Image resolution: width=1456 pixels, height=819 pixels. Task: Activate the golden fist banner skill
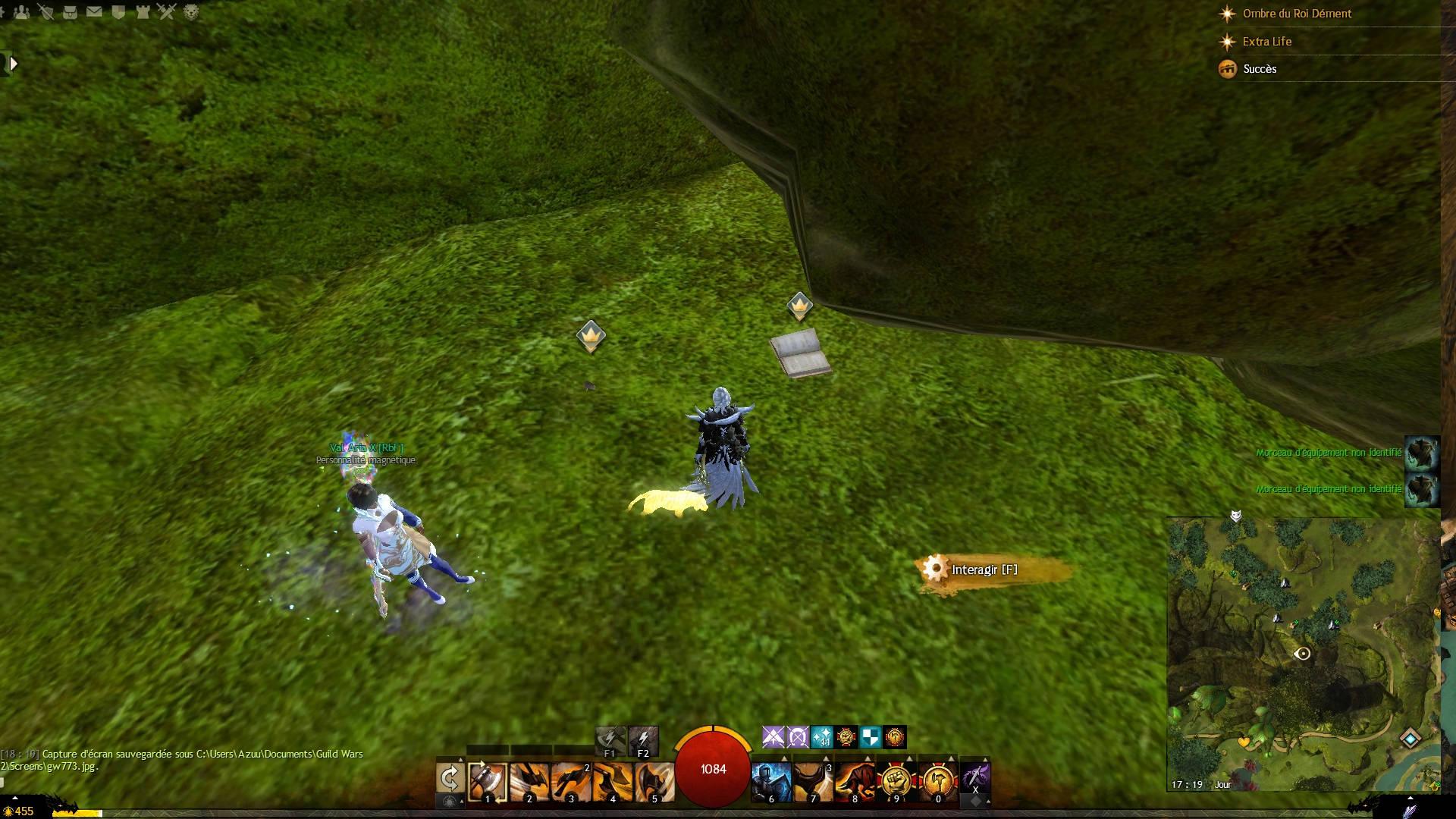pos(896,781)
